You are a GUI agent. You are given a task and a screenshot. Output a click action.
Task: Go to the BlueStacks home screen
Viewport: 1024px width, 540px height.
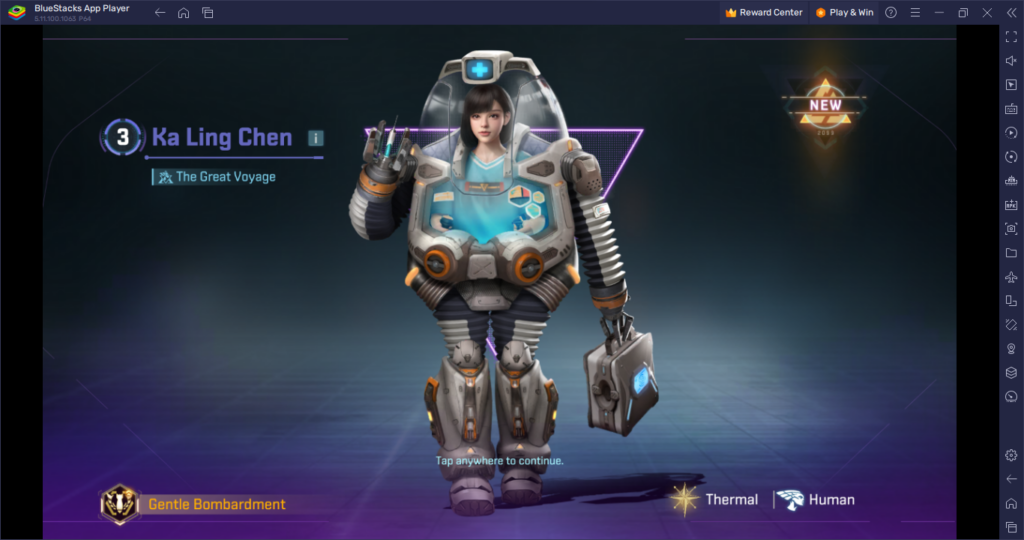[x=183, y=13]
